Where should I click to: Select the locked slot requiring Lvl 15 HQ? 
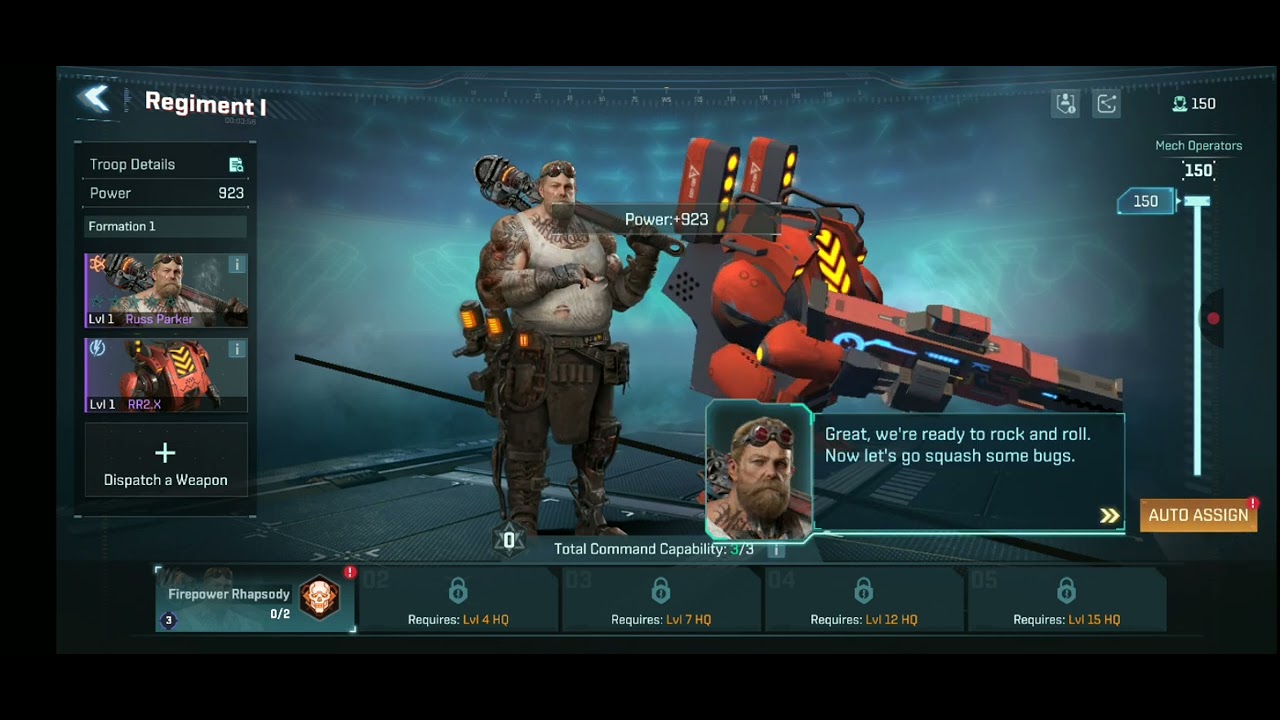[x=1067, y=601]
